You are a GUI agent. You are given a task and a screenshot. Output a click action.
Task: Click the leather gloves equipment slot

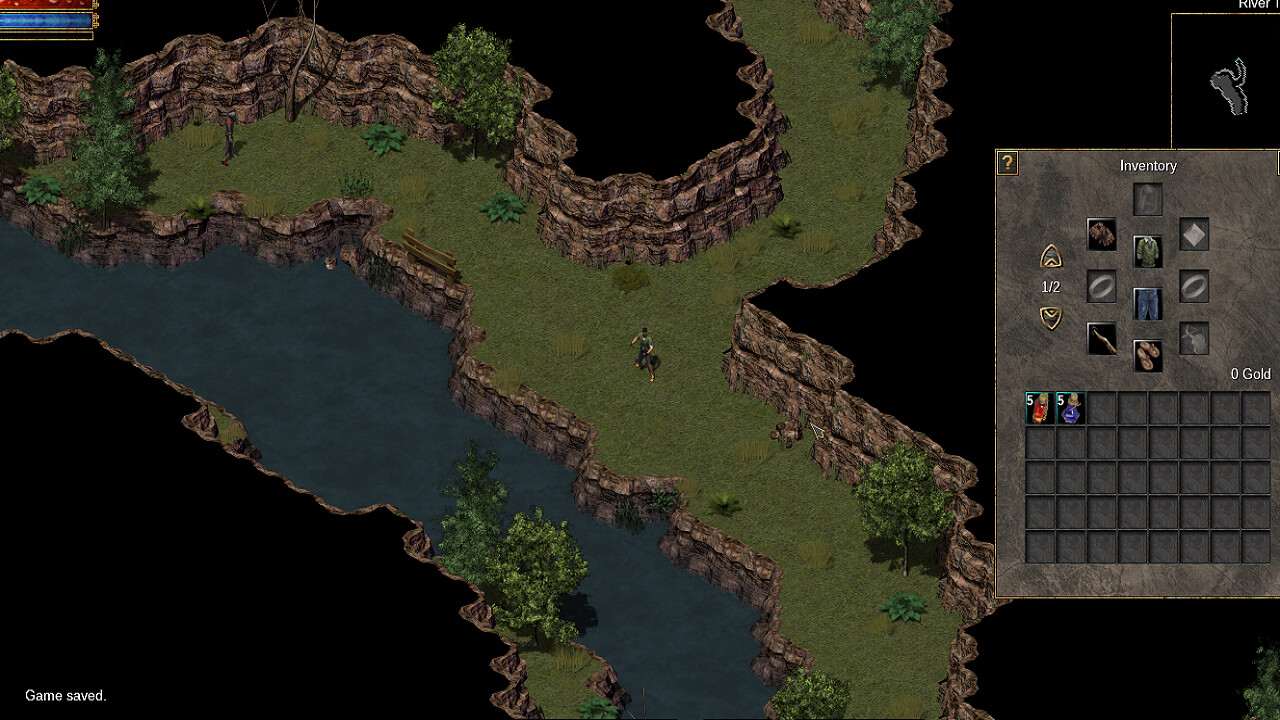tap(1102, 233)
